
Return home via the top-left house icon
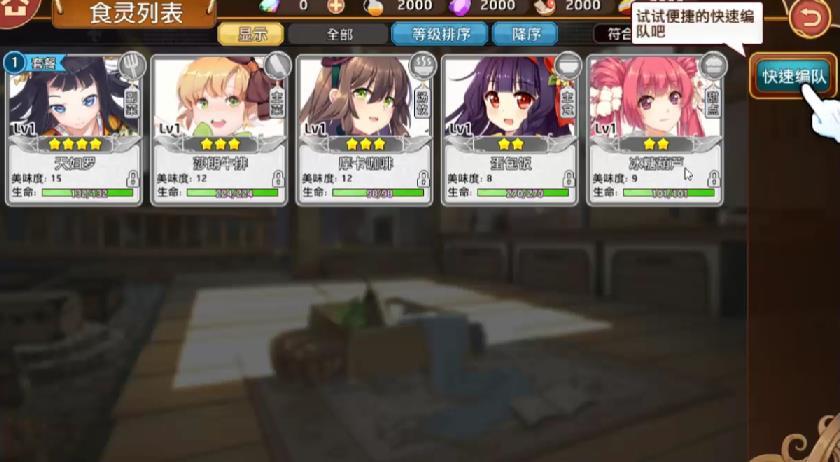19,10
